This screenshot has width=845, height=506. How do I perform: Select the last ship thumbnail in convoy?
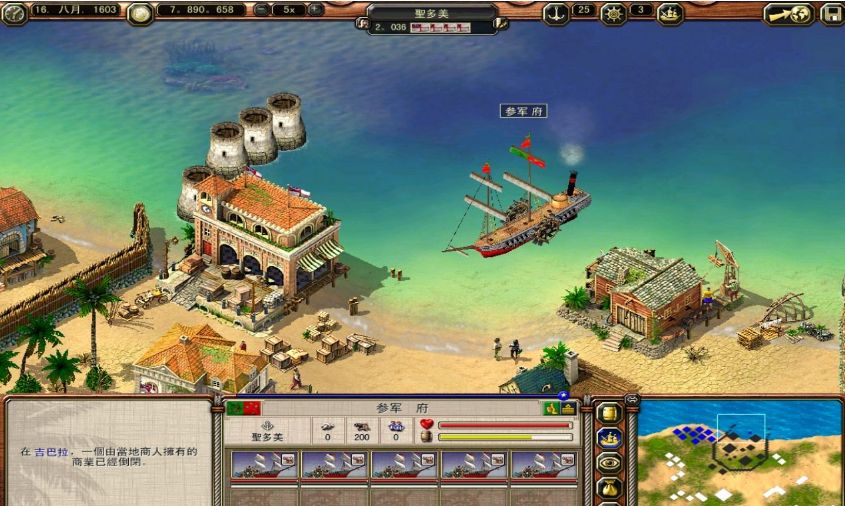coord(544,465)
